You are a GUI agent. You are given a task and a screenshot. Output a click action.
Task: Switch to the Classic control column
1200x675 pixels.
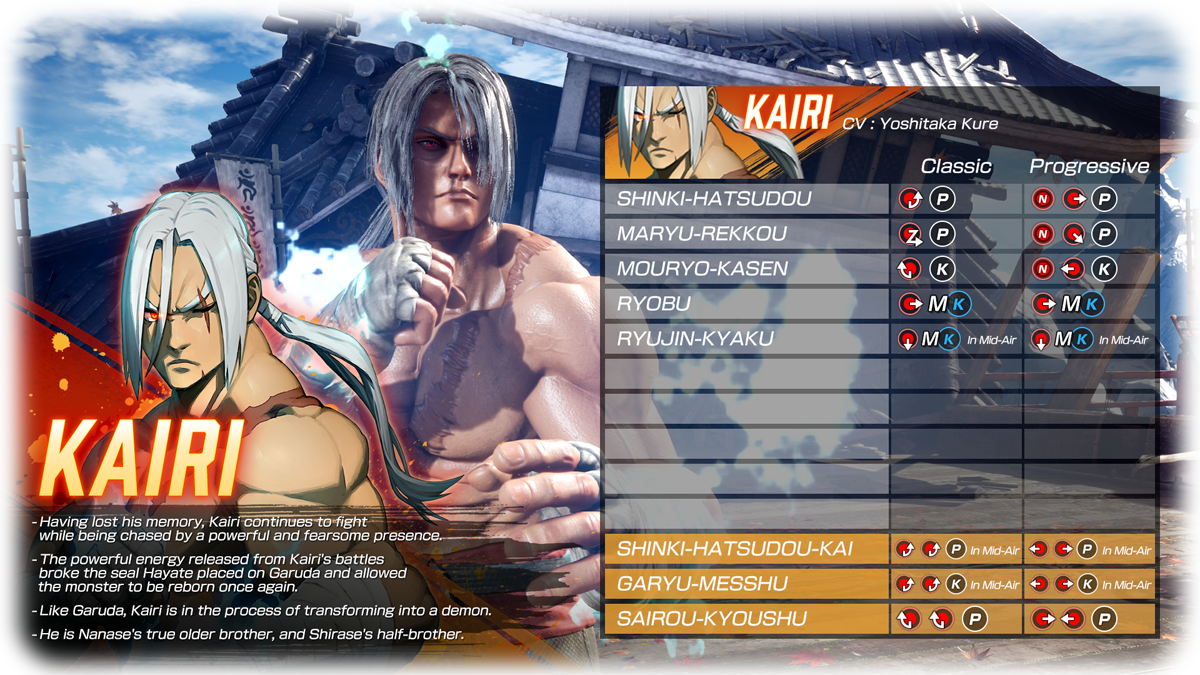coord(956,166)
